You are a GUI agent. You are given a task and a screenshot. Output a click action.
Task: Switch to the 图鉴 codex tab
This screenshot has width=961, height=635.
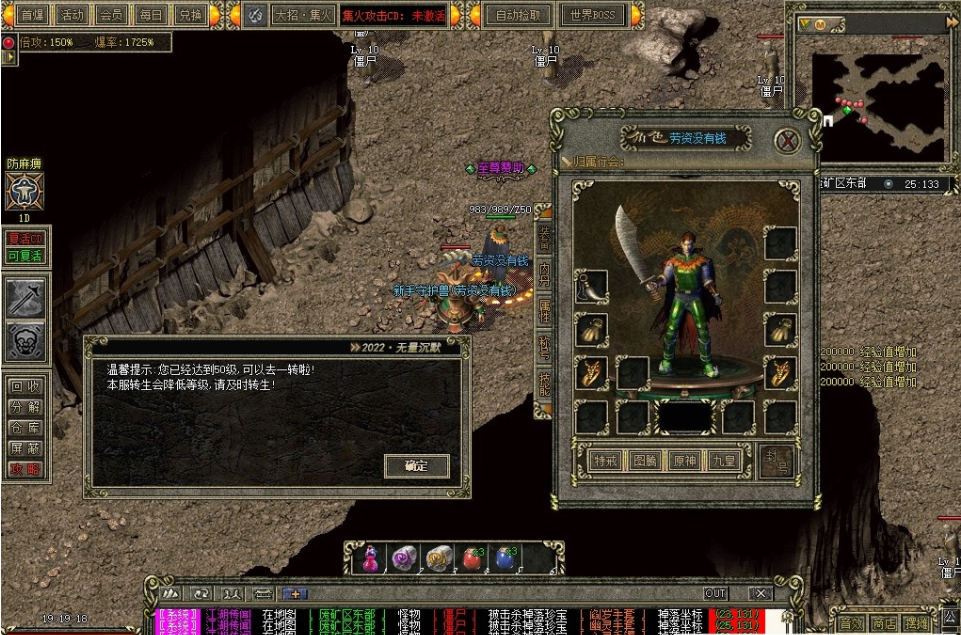(x=645, y=461)
